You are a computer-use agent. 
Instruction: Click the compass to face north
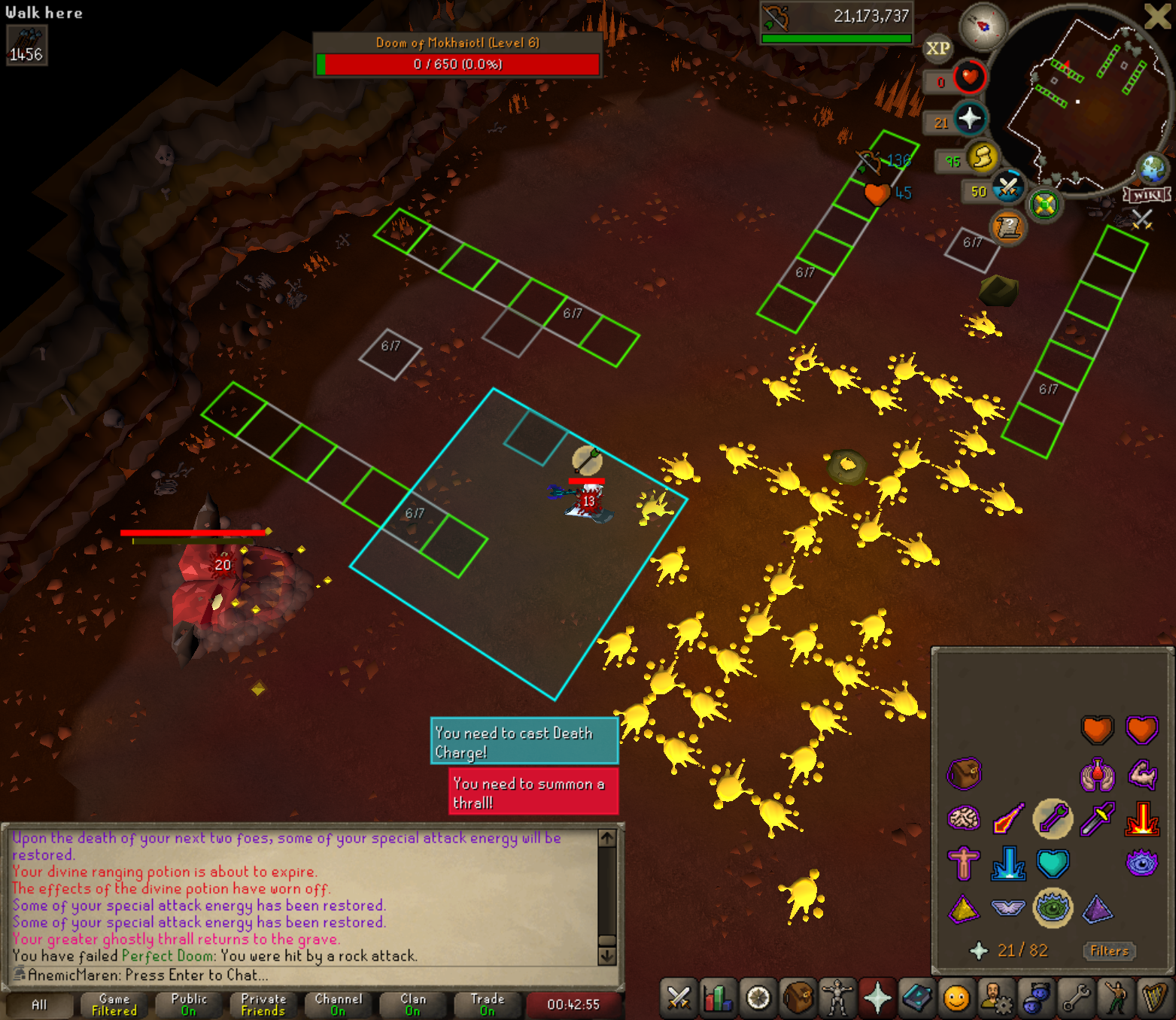click(x=983, y=26)
